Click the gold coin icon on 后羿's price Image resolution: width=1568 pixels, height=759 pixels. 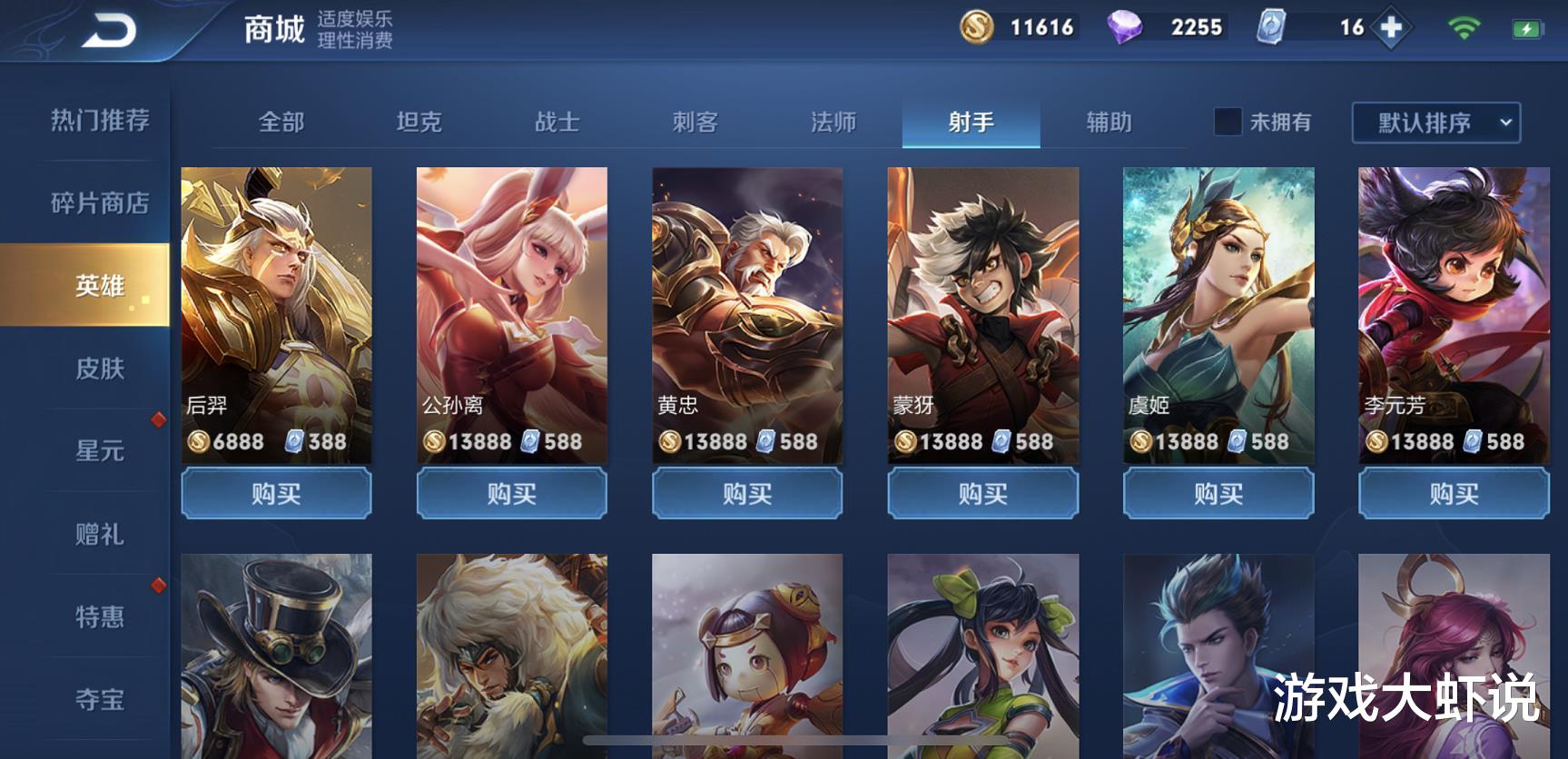pos(200,442)
